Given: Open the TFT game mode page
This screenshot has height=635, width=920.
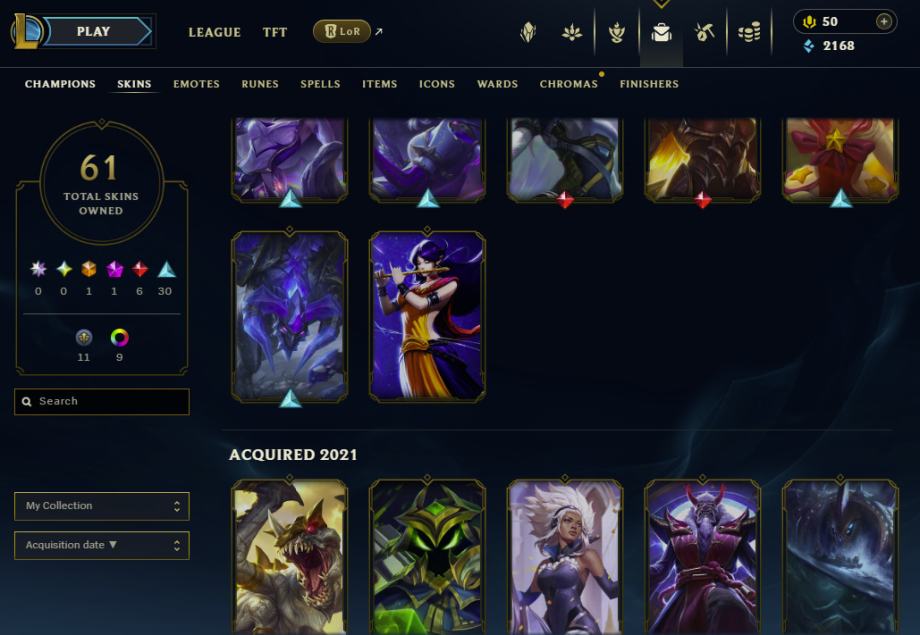Looking at the screenshot, I should (x=275, y=32).
